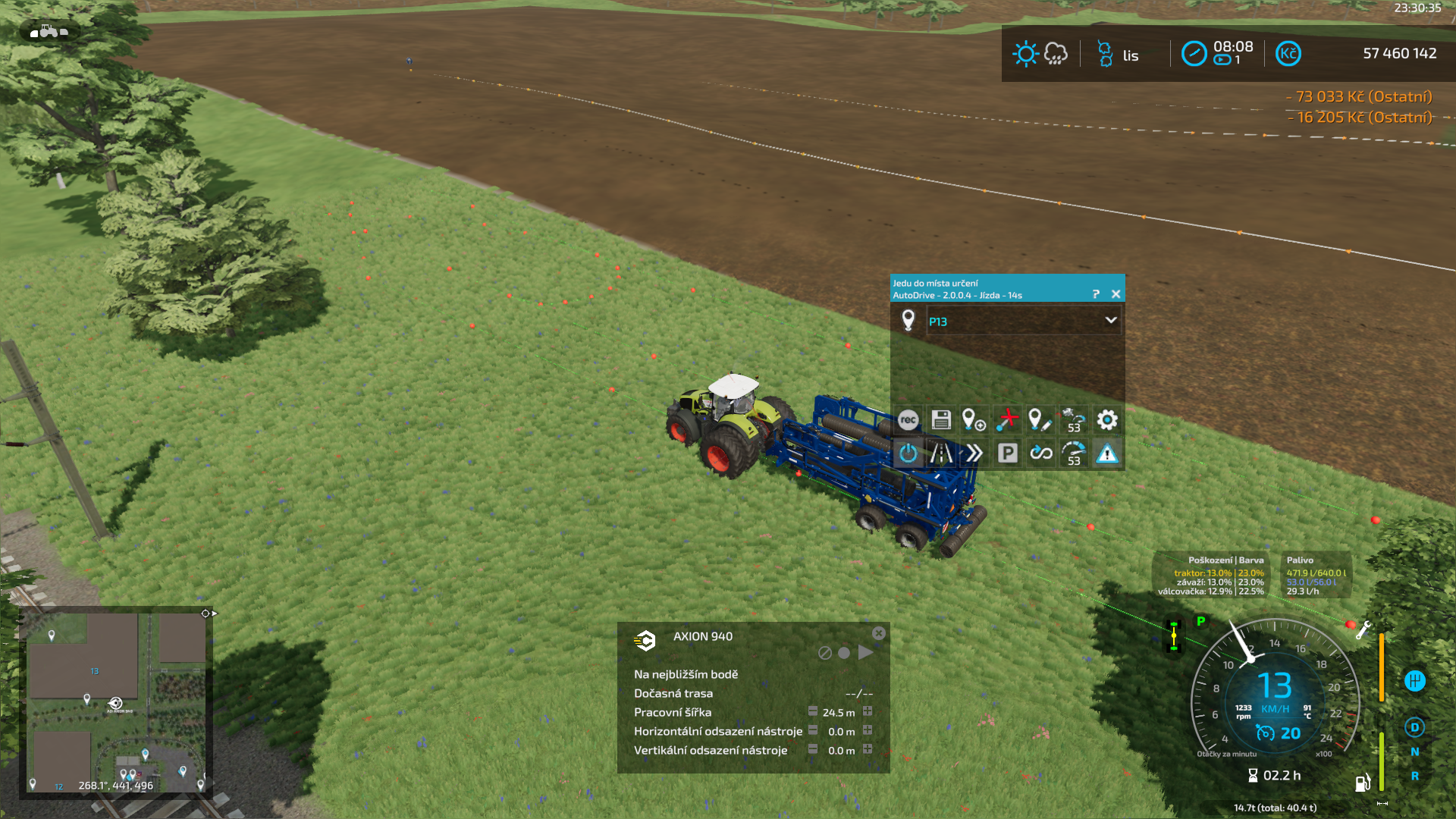Toggle AutoDrive route recording with rec button

pos(908,420)
